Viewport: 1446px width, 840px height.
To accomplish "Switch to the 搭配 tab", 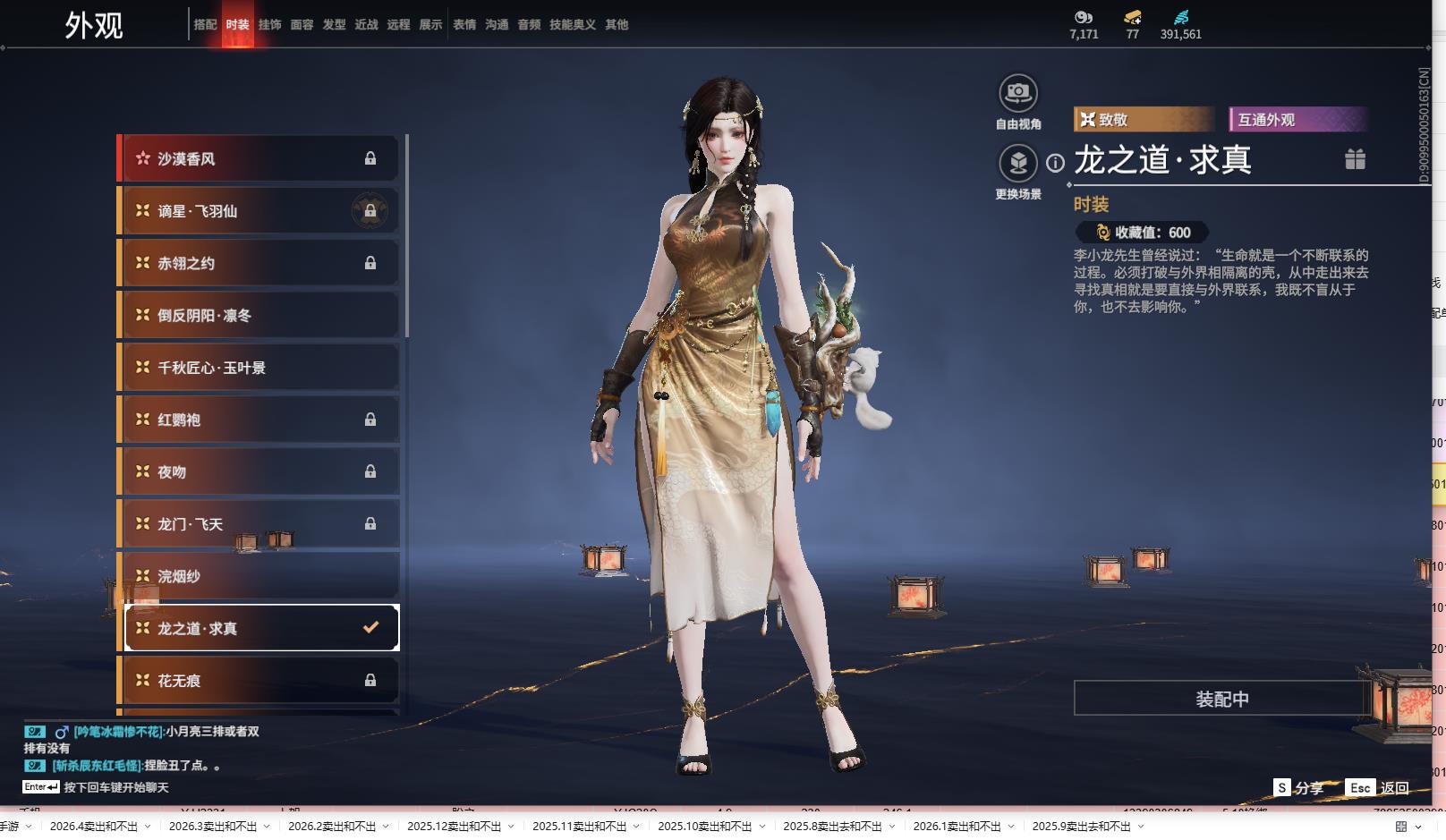I will tap(205, 25).
